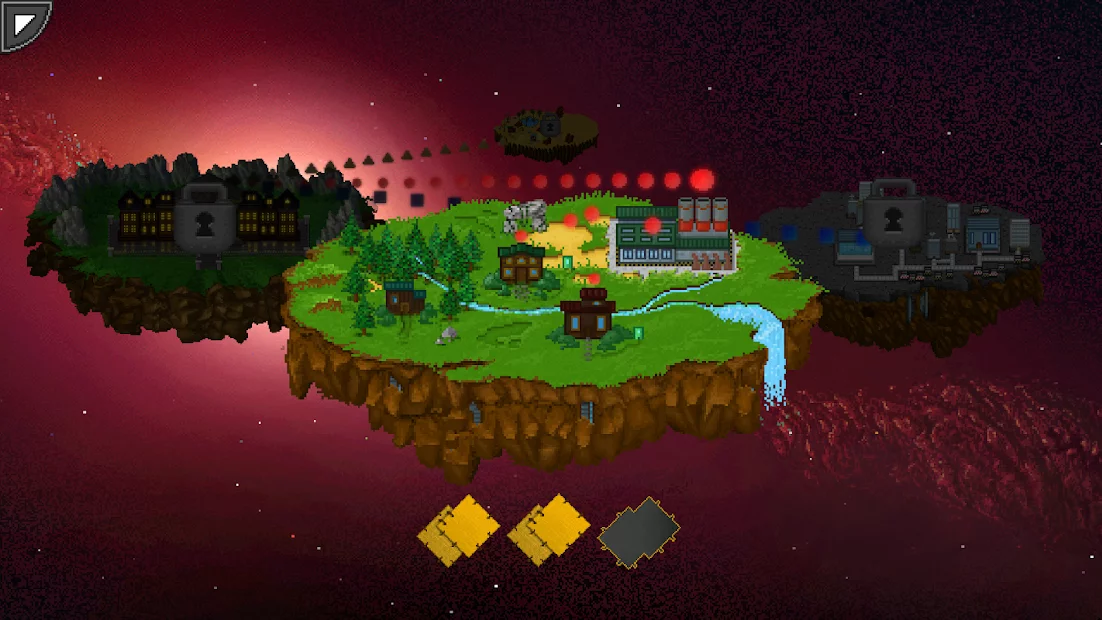Image resolution: width=1102 pixels, height=620 pixels.
Task: Pick the treehouse cabin in the forest
Action: click(x=405, y=297)
